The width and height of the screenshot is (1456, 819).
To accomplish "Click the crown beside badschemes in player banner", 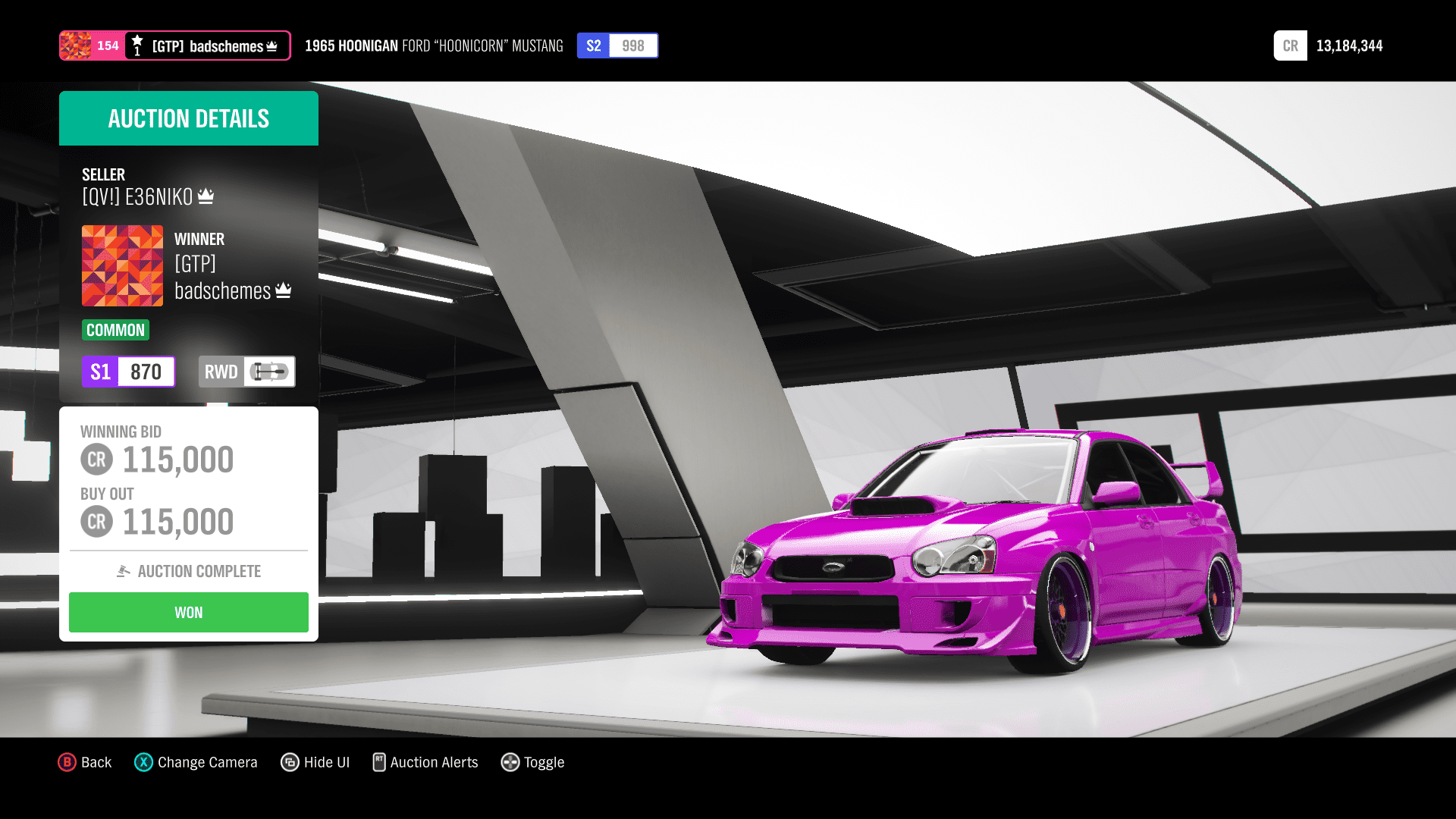I will [x=271, y=45].
